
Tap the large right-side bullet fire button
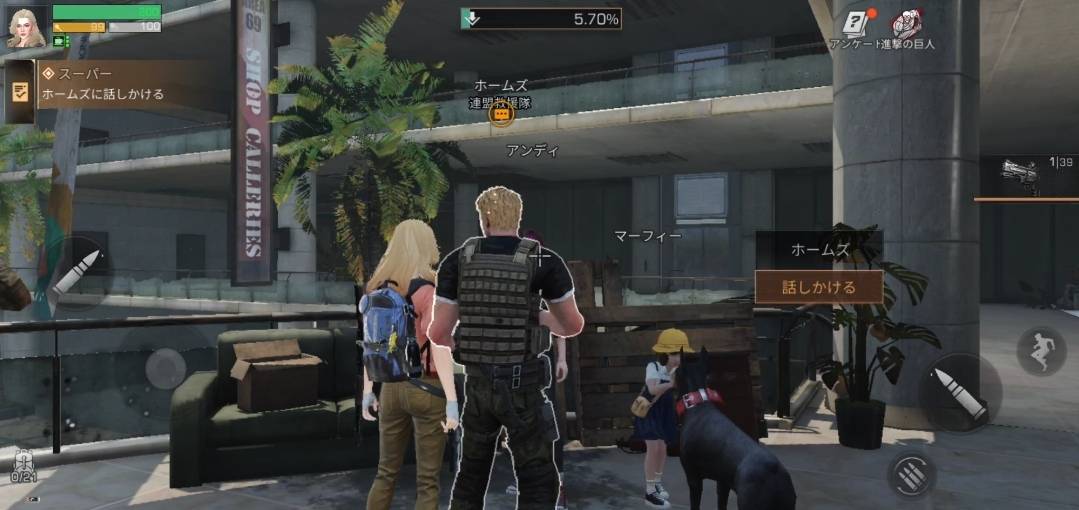pyautogui.click(x=957, y=392)
